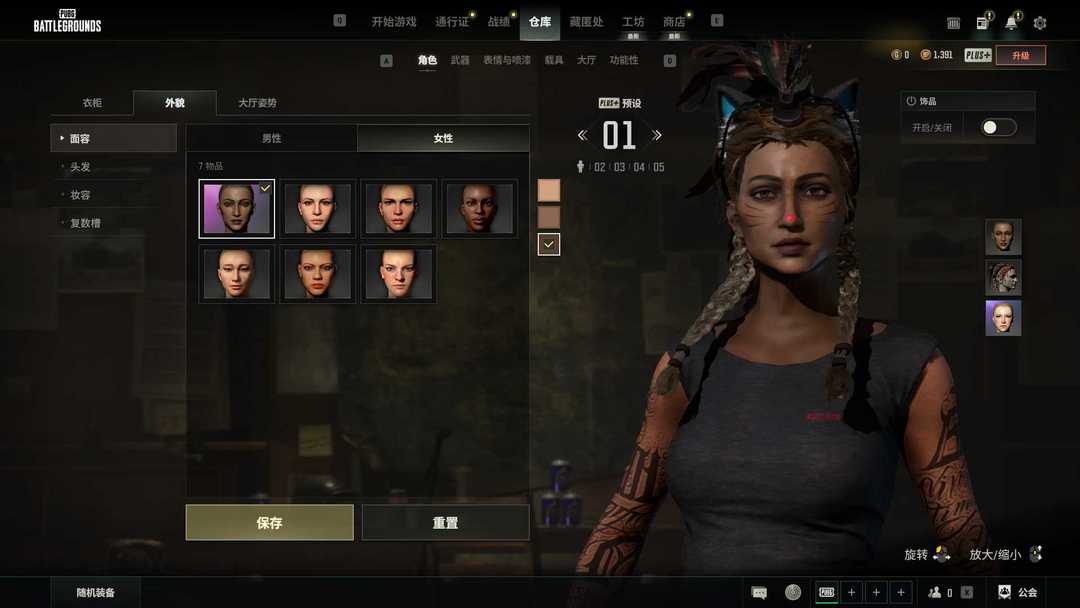Screen dimensions: 1080x608
Task: Go to previous preset with left arrows
Action: click(x=582, y=135)
